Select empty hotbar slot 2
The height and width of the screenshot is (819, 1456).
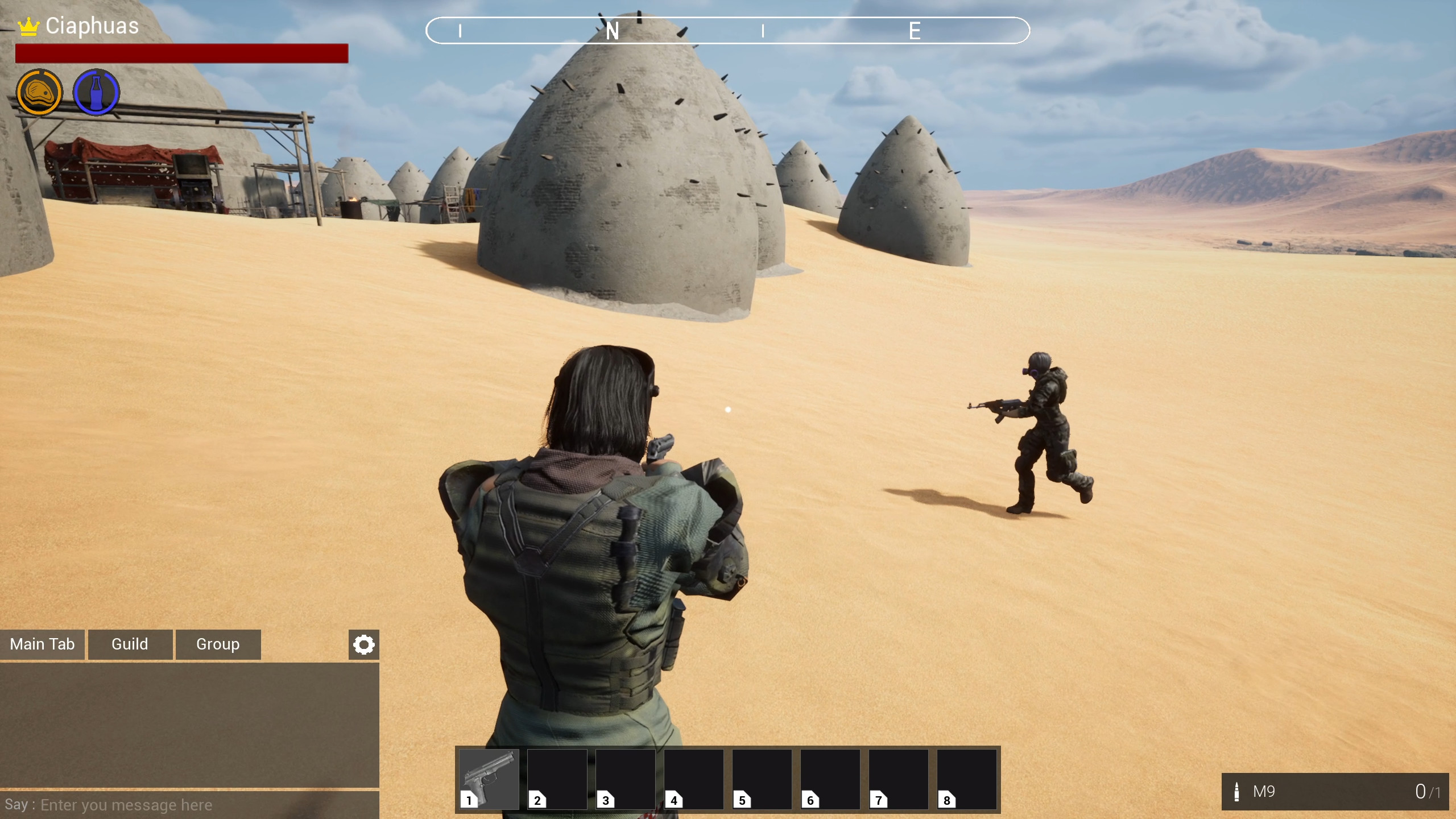pos(557,778)
